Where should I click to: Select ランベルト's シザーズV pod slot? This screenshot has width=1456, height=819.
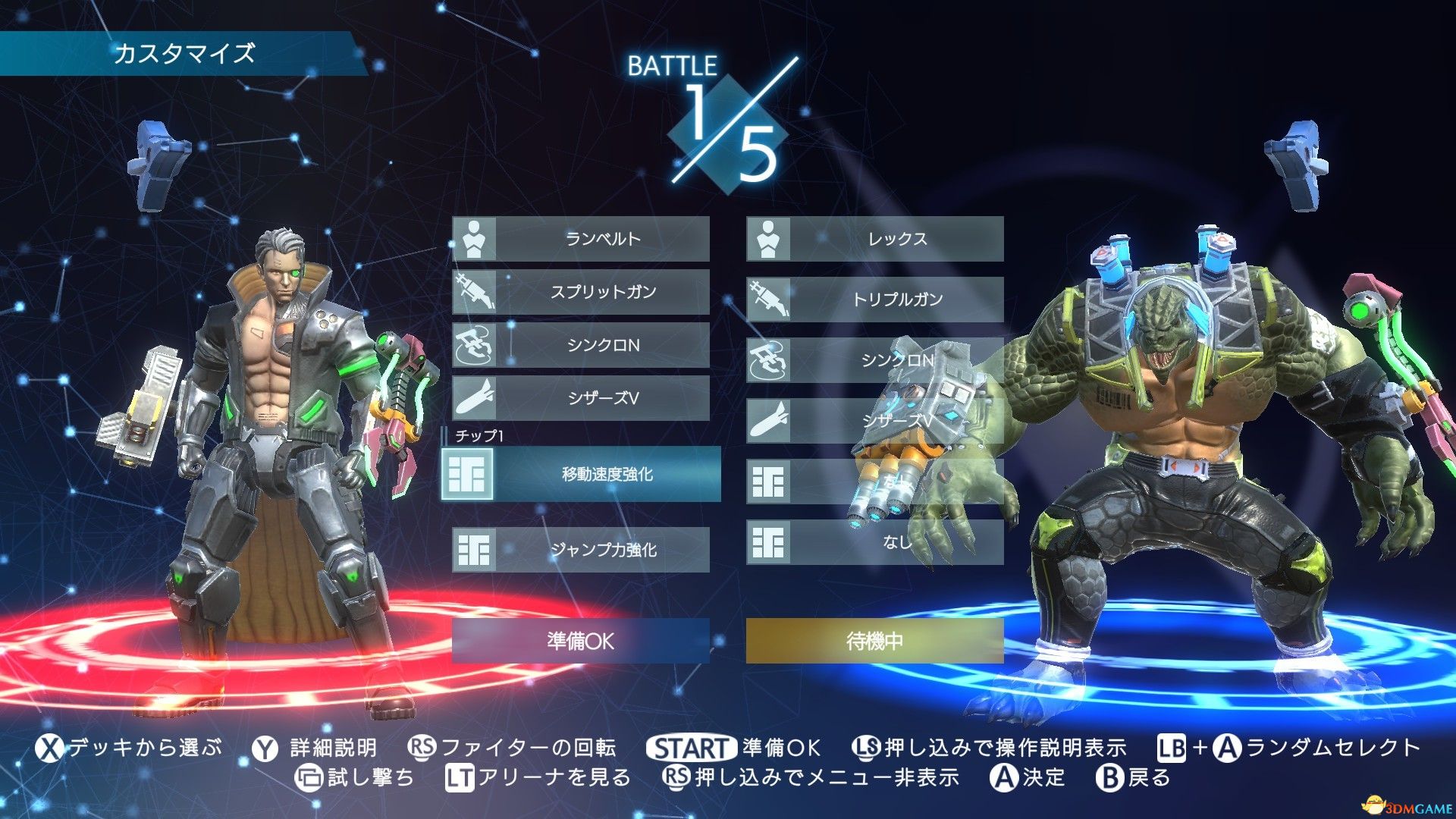point(581,398)
